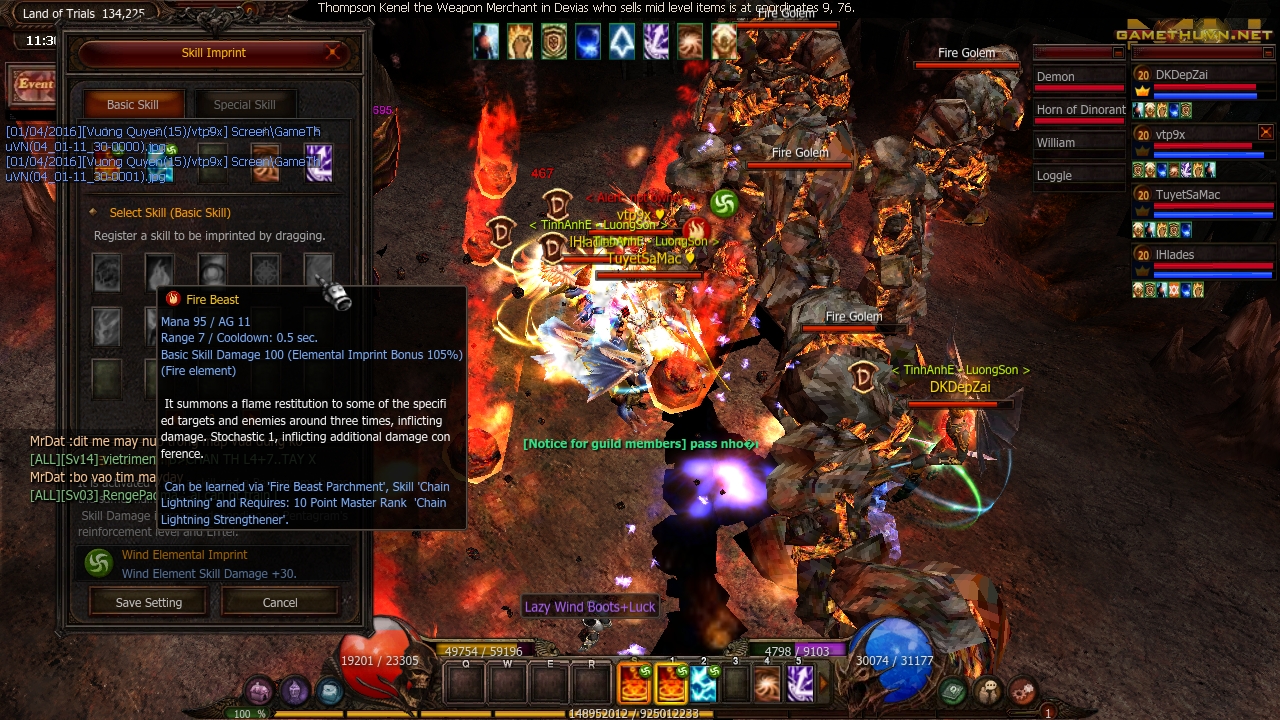Click the Cancel button in Skill Imprint
Screen dimensions: 1280x720
point(279,602)
